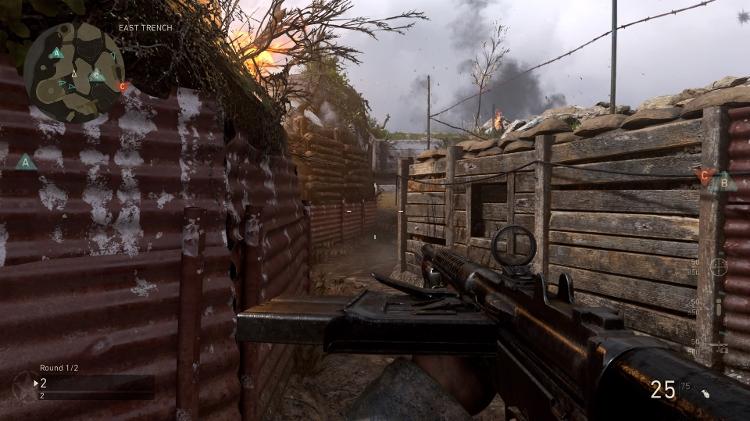Select the red C marker on the minimap edge
Image resolution: width=750 pixels, height=421 pixels.
point(123,87)
